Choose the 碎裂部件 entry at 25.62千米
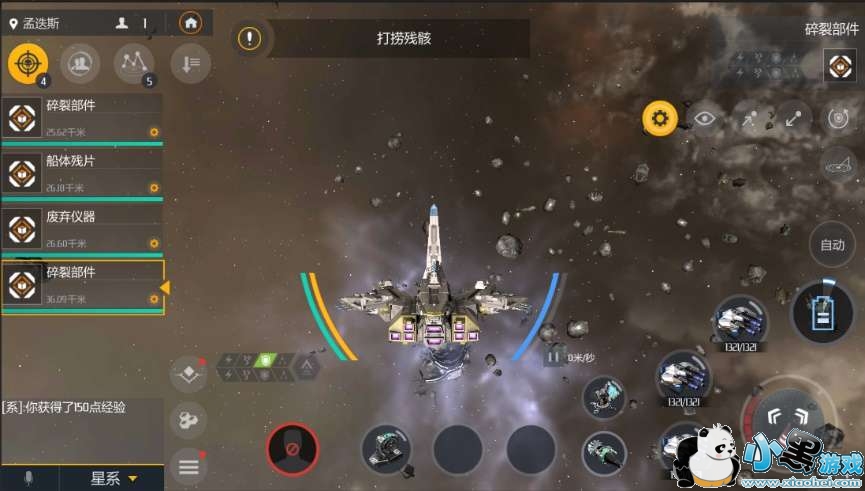Viewport: 865px width, 491px height. pos(83,118)
